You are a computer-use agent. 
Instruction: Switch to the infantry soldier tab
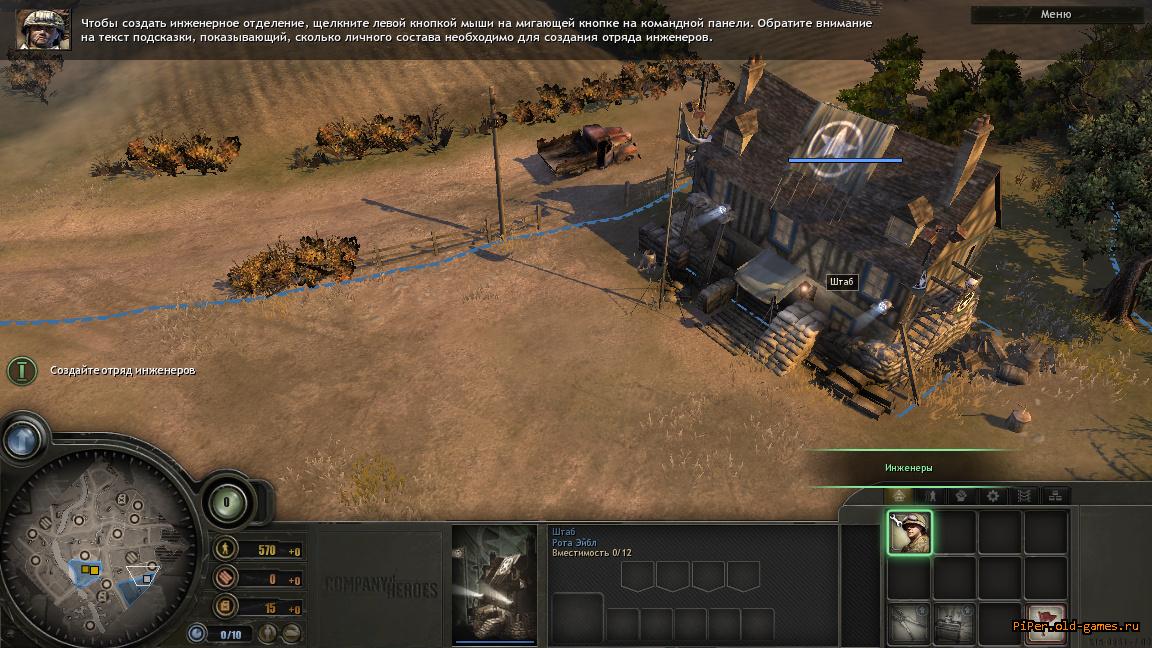(x=930, y=496)
